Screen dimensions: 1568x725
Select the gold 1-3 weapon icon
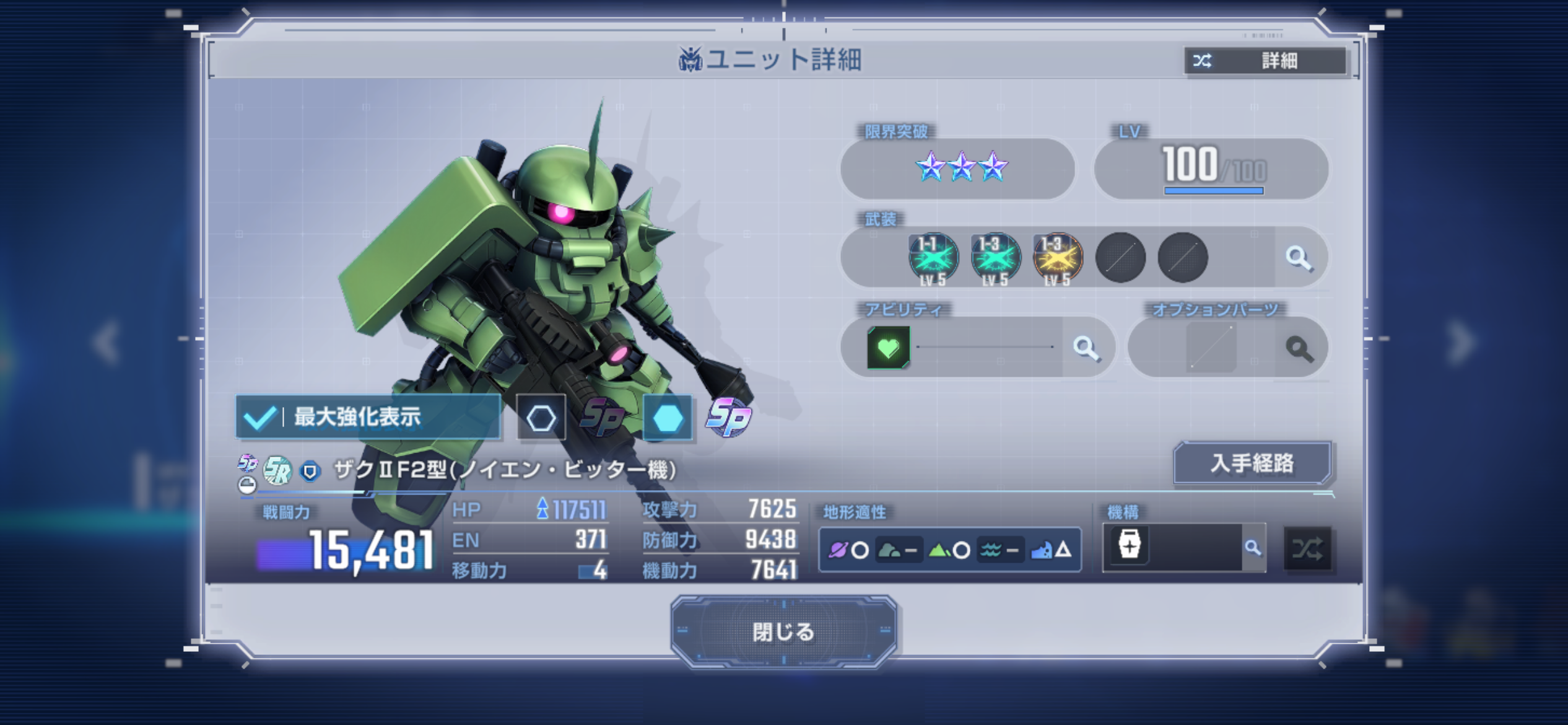1058,258
